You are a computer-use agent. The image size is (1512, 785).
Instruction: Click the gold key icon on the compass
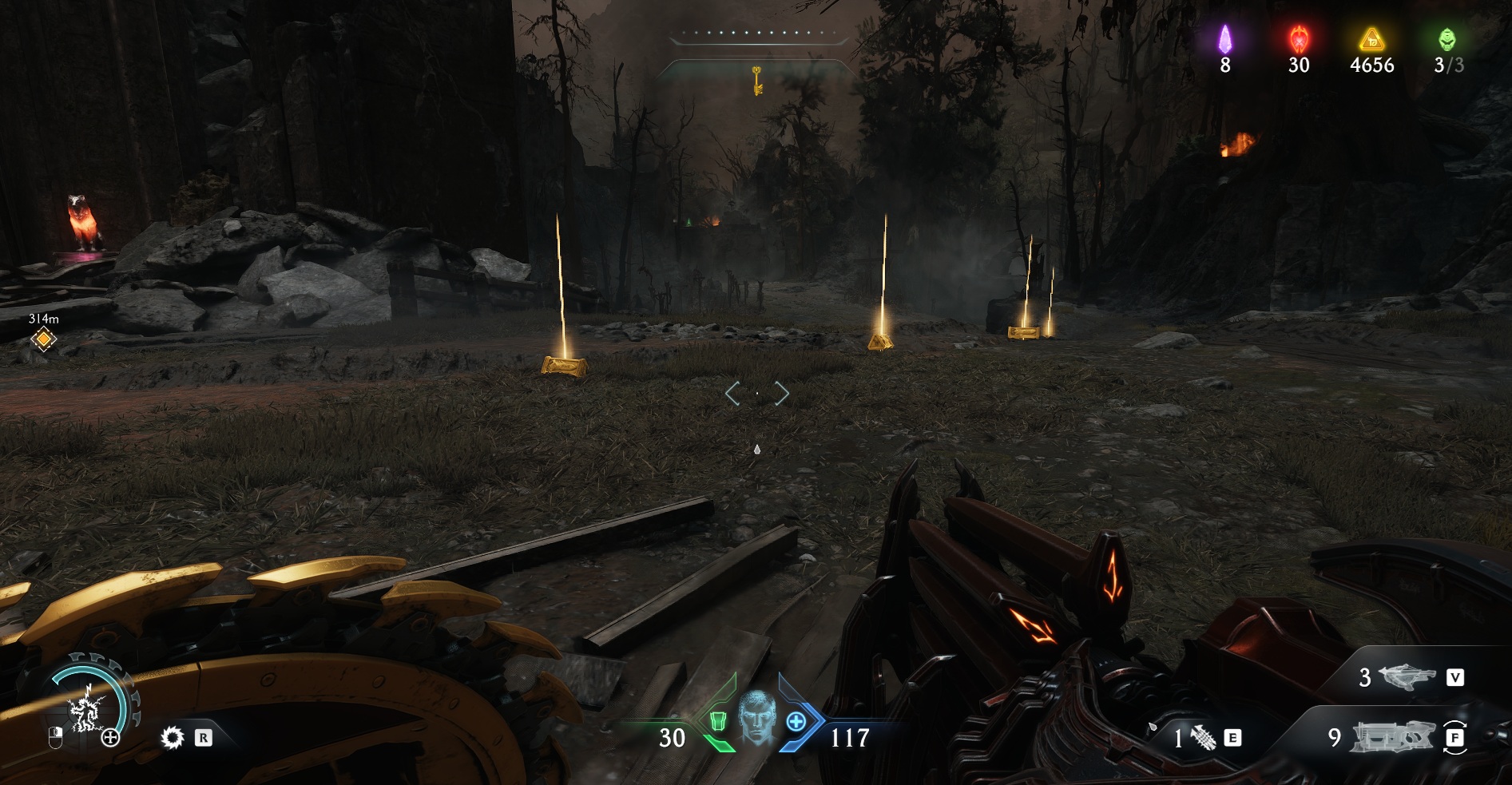pos(756,81)
